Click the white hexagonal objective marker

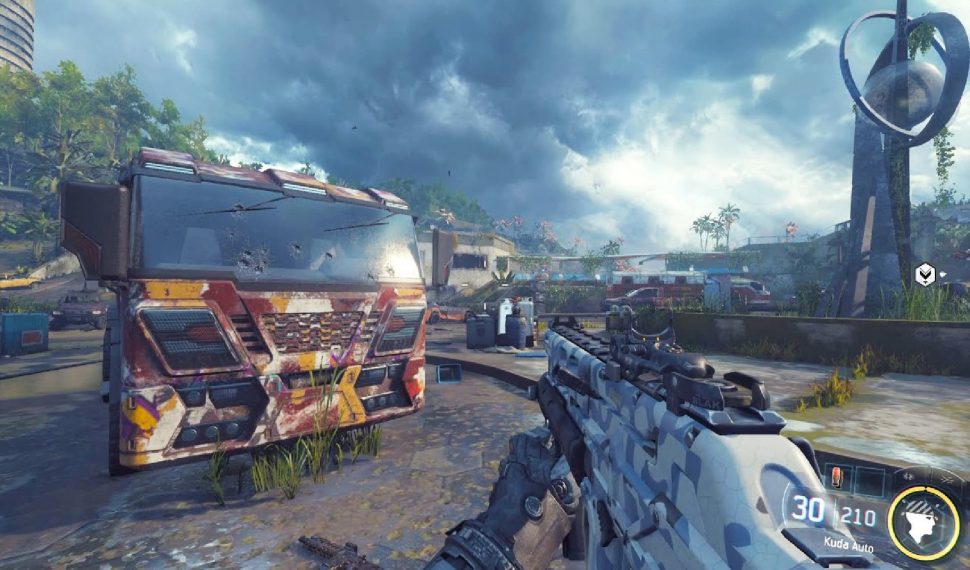point(925,273)
